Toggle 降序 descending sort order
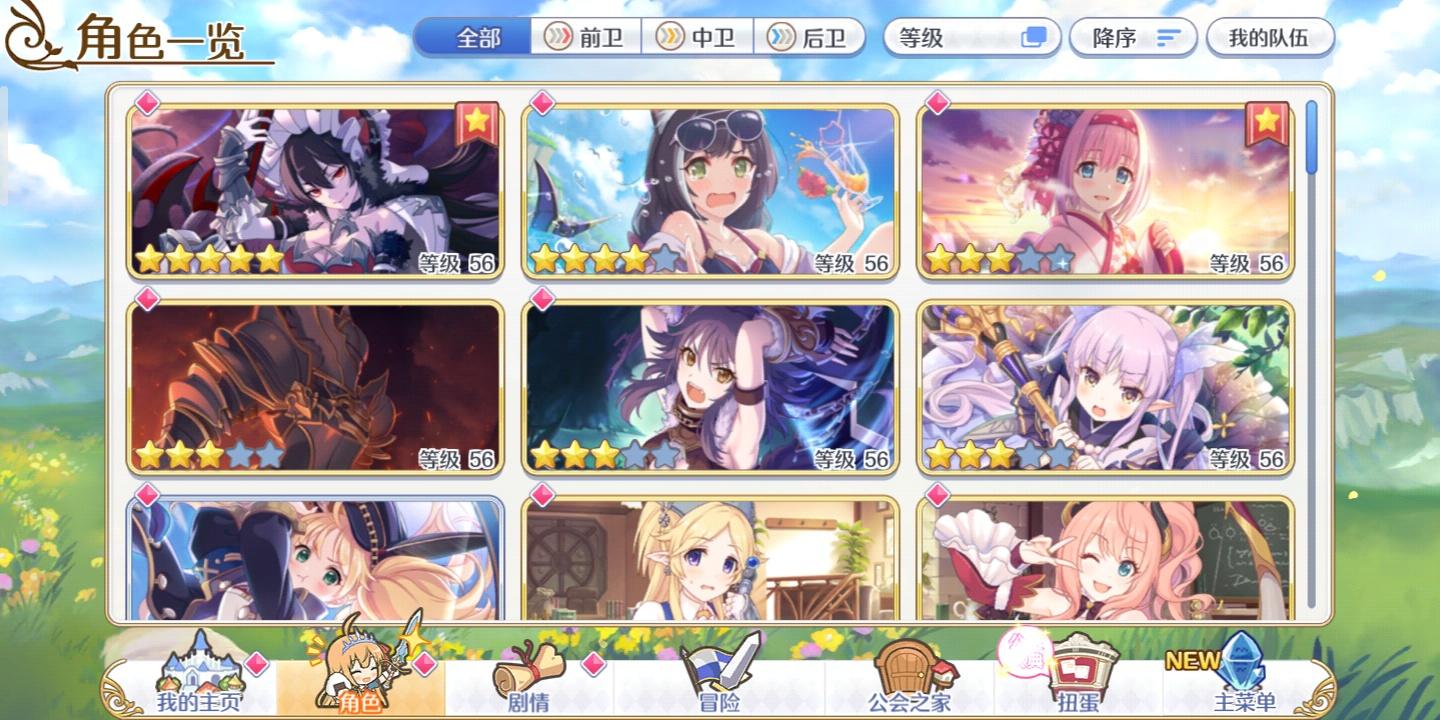The height and width of the screenshot is (720, 1440). (1133, 37)
